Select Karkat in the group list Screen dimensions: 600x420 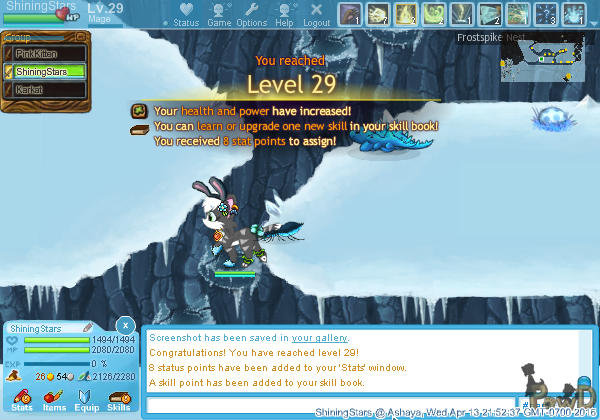[45, 89]
